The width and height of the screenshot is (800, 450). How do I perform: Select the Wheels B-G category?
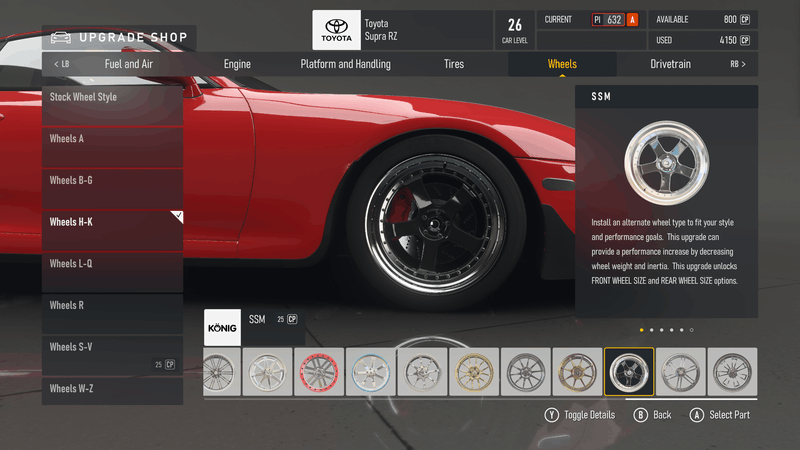112,181
